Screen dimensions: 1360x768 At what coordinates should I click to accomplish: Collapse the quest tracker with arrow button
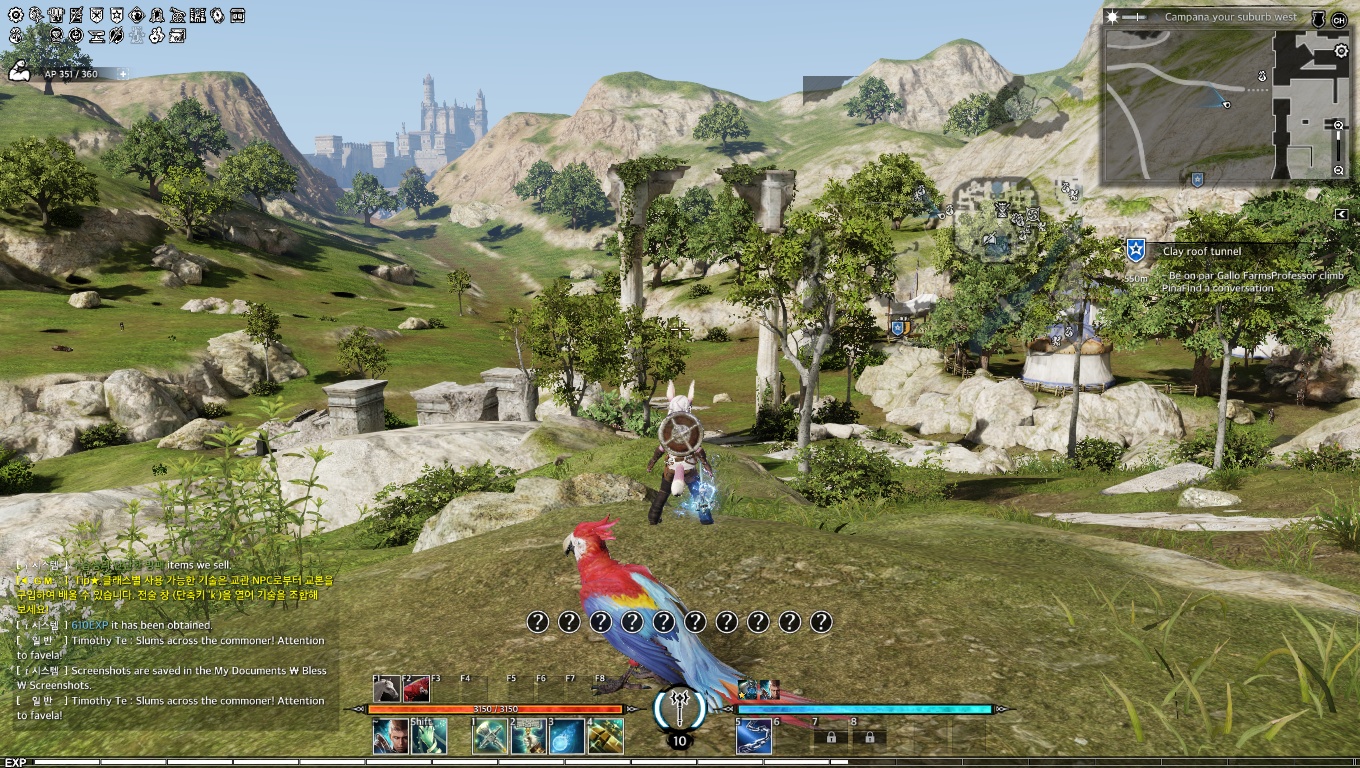[x=1341, y=214]
